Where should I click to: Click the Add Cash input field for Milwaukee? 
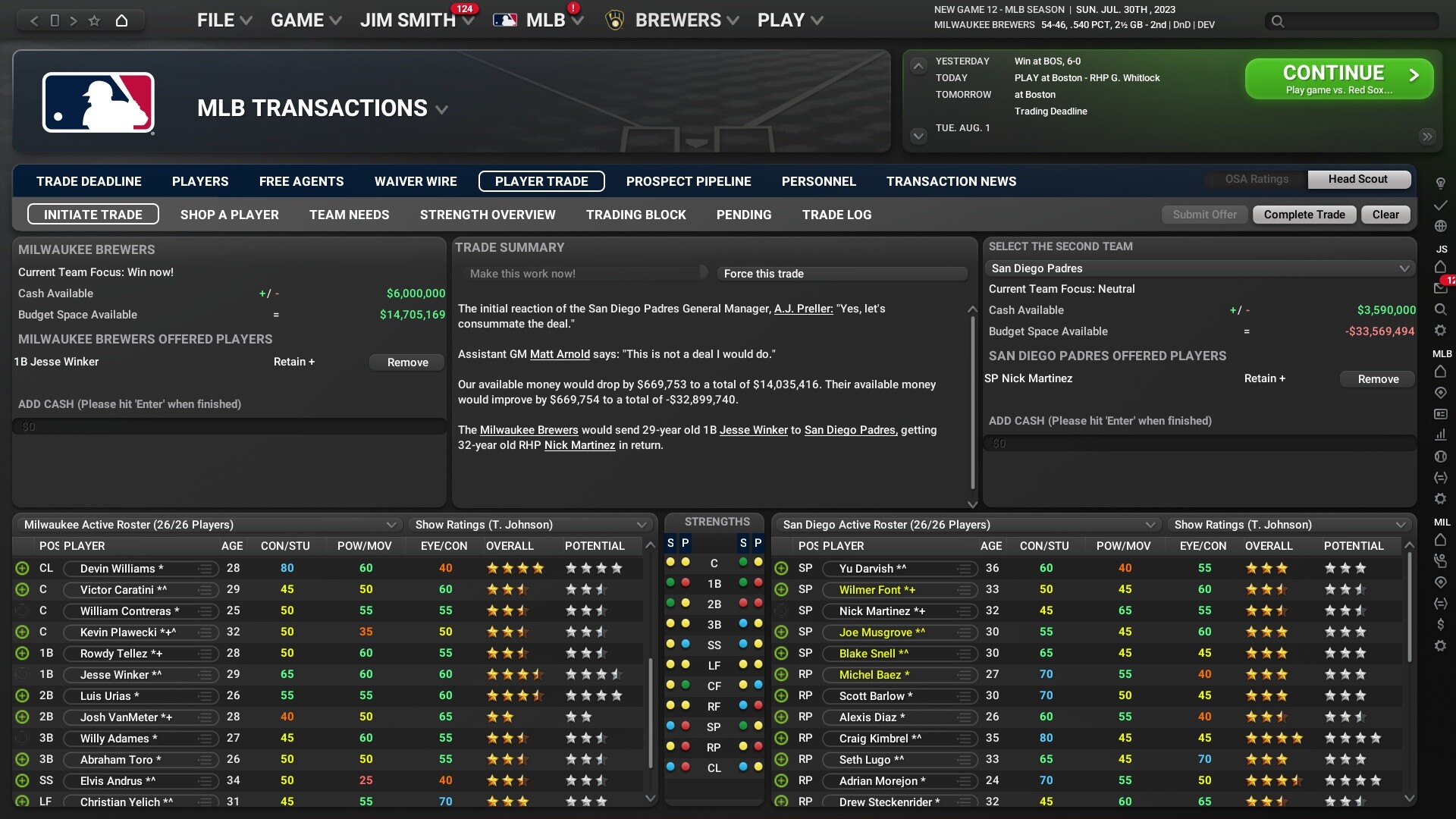(x=227, y=426)
